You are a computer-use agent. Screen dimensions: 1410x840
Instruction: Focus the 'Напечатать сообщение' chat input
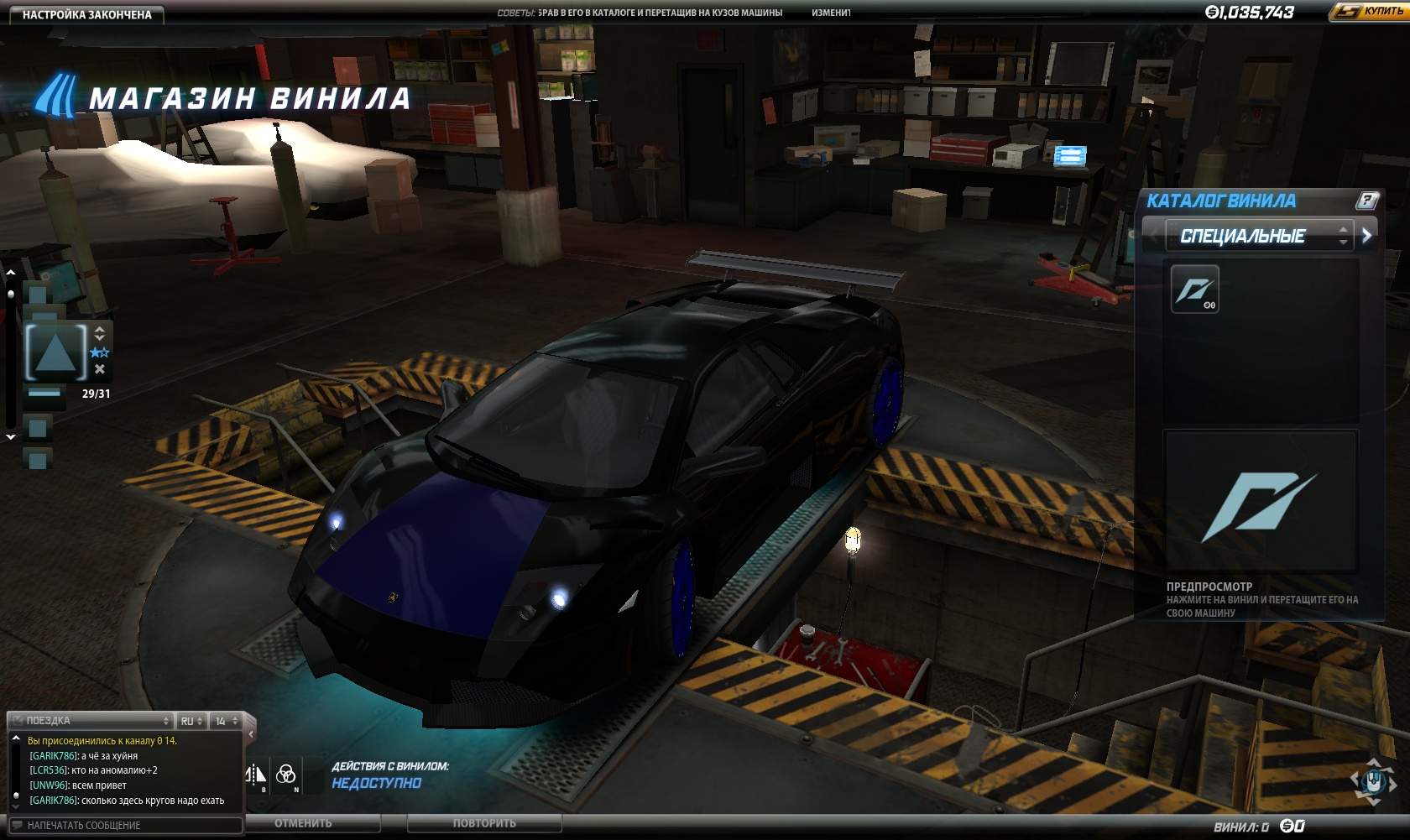pyautogui.click(x=126, y=826)
